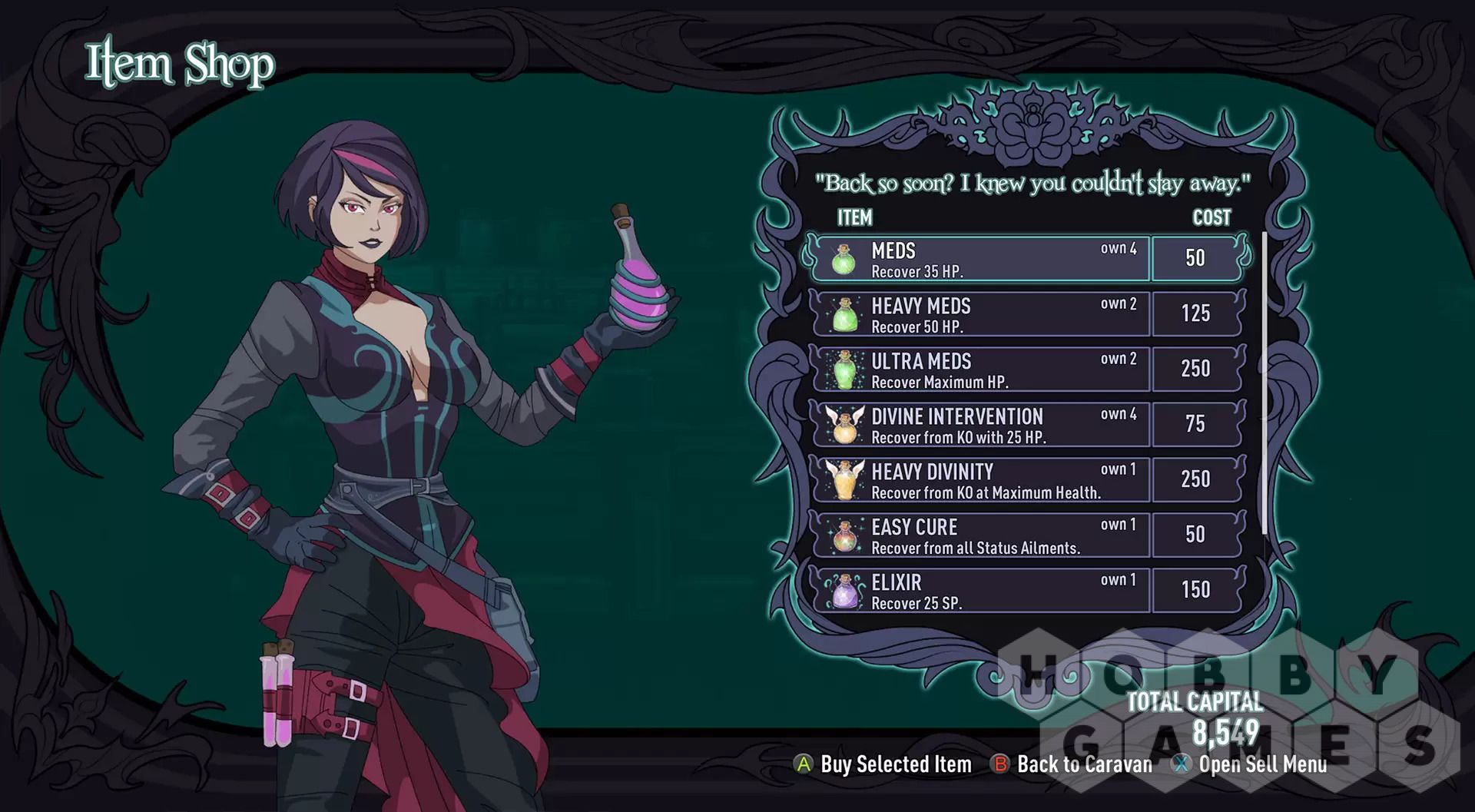
Task: Select the Meds item row
Action: [x=979, y=259]
